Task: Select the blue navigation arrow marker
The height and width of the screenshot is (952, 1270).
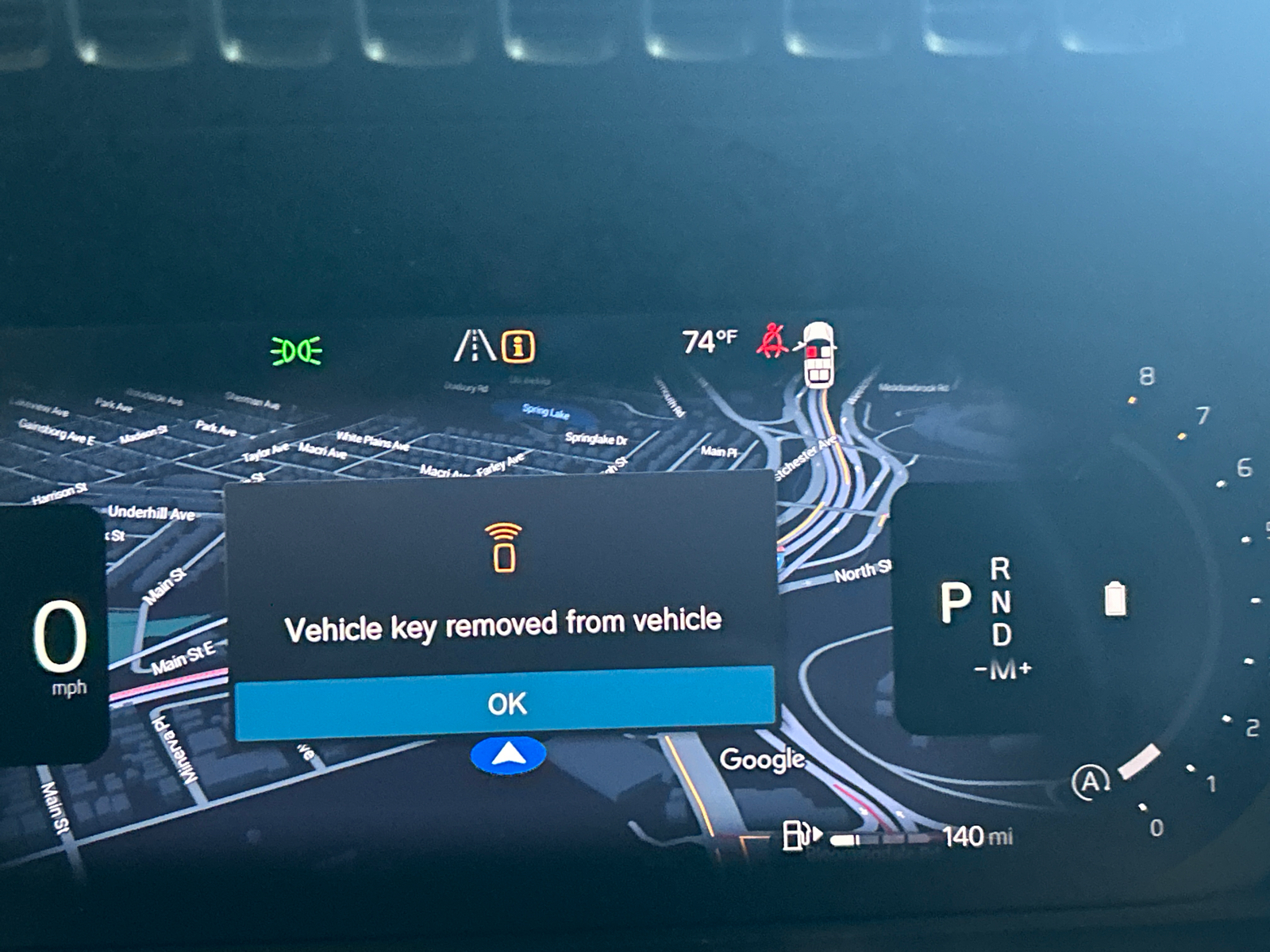Action: click(508, 754)
